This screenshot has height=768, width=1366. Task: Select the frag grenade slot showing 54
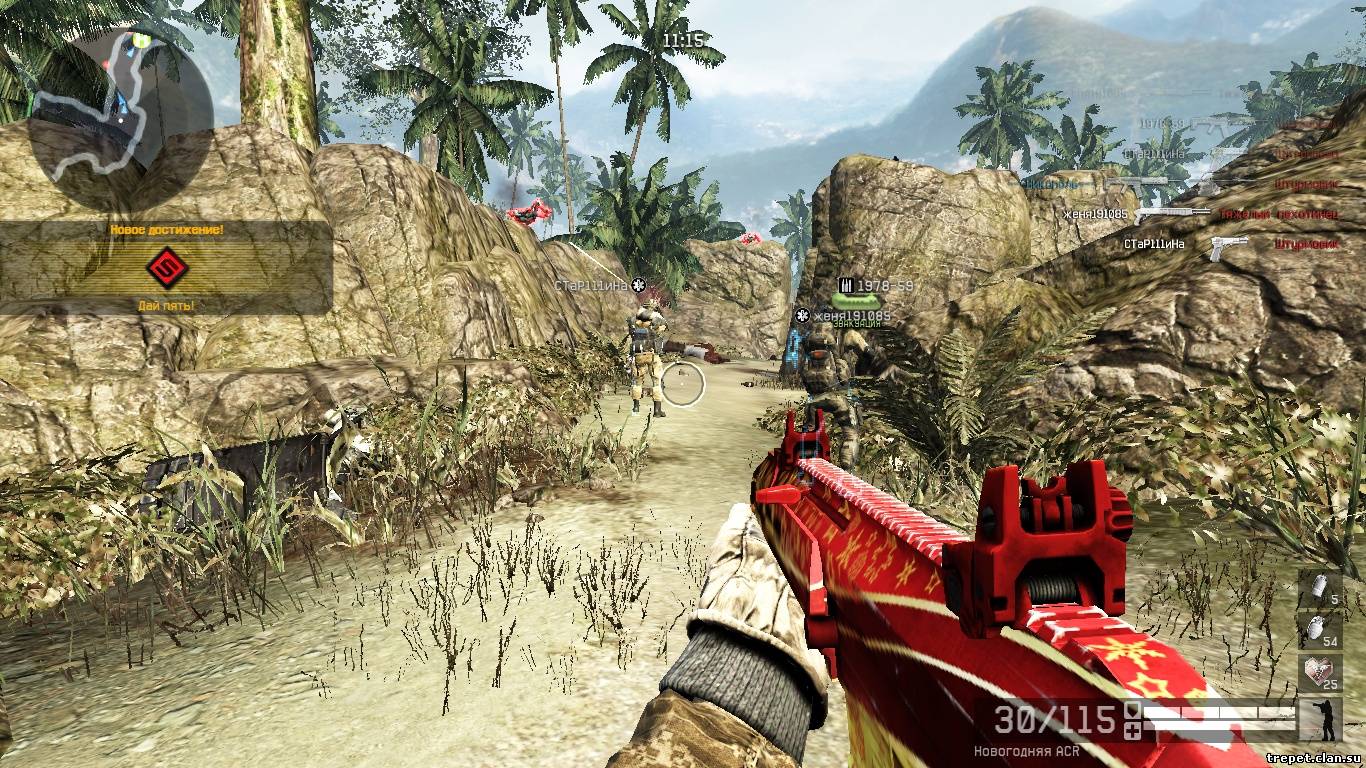[1320, 632]
